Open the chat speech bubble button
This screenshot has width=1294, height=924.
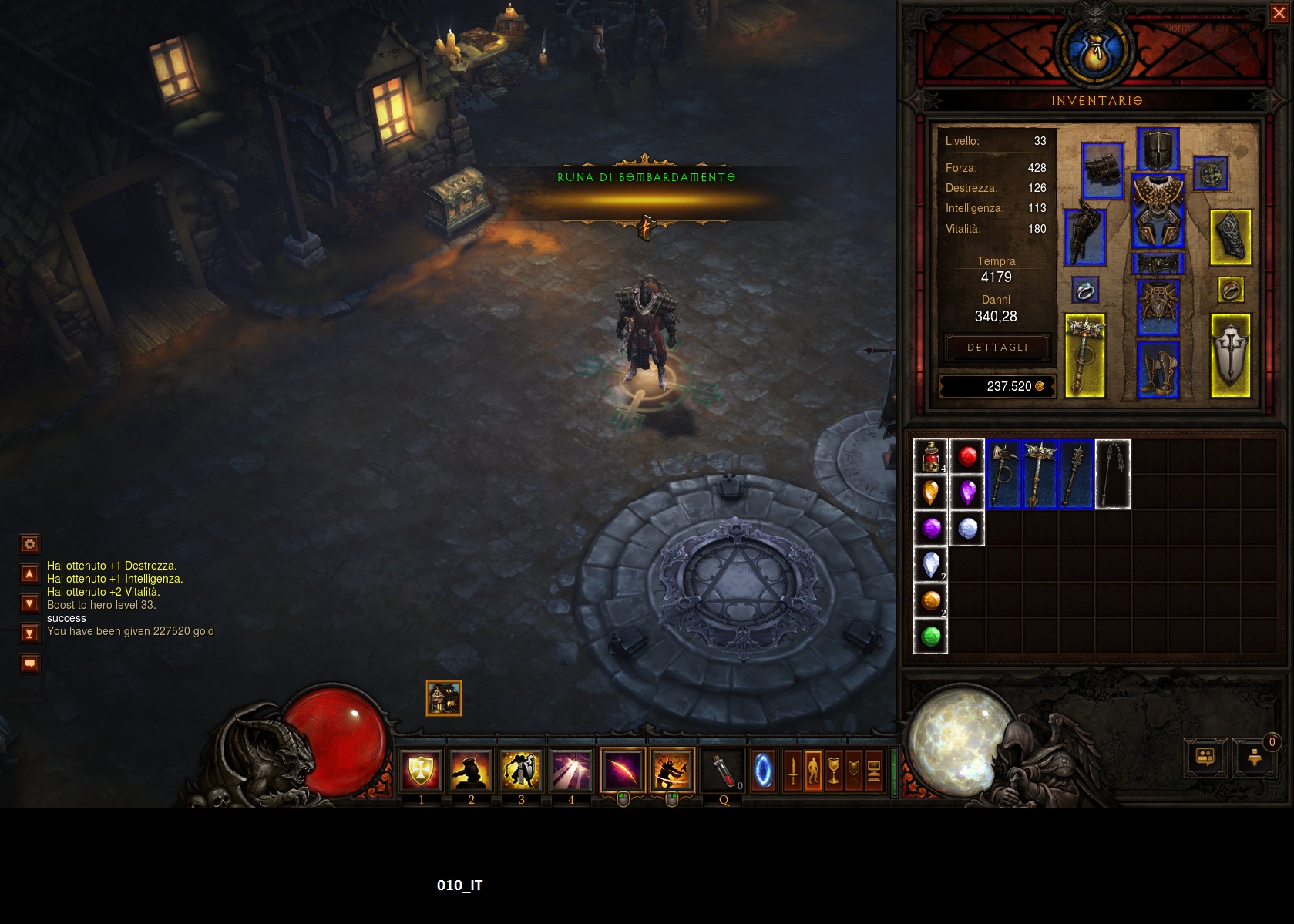tap(29, 663)
